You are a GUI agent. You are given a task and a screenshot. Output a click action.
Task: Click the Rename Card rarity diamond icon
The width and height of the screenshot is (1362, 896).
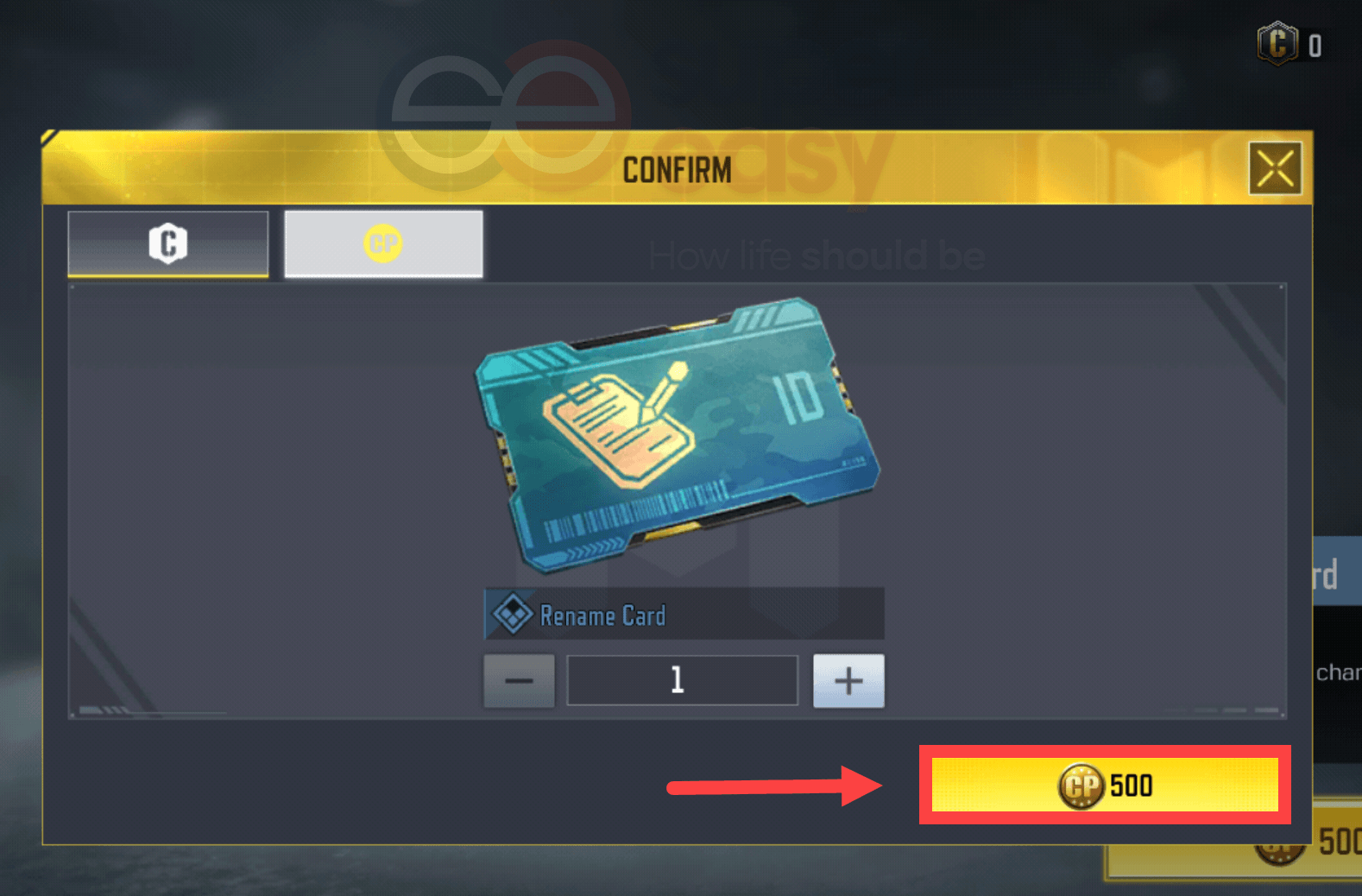tap(513, 614)
